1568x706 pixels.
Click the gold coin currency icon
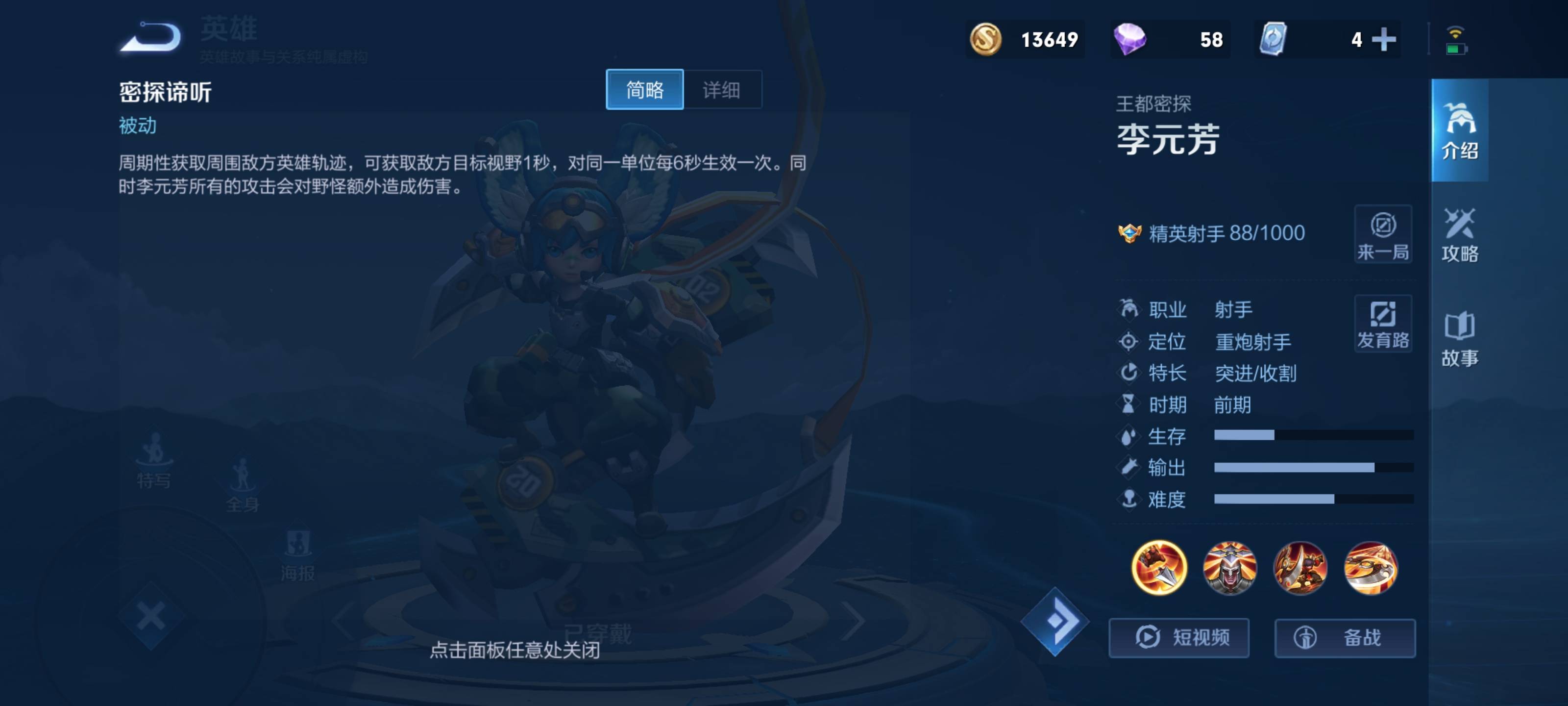[987, 40]
